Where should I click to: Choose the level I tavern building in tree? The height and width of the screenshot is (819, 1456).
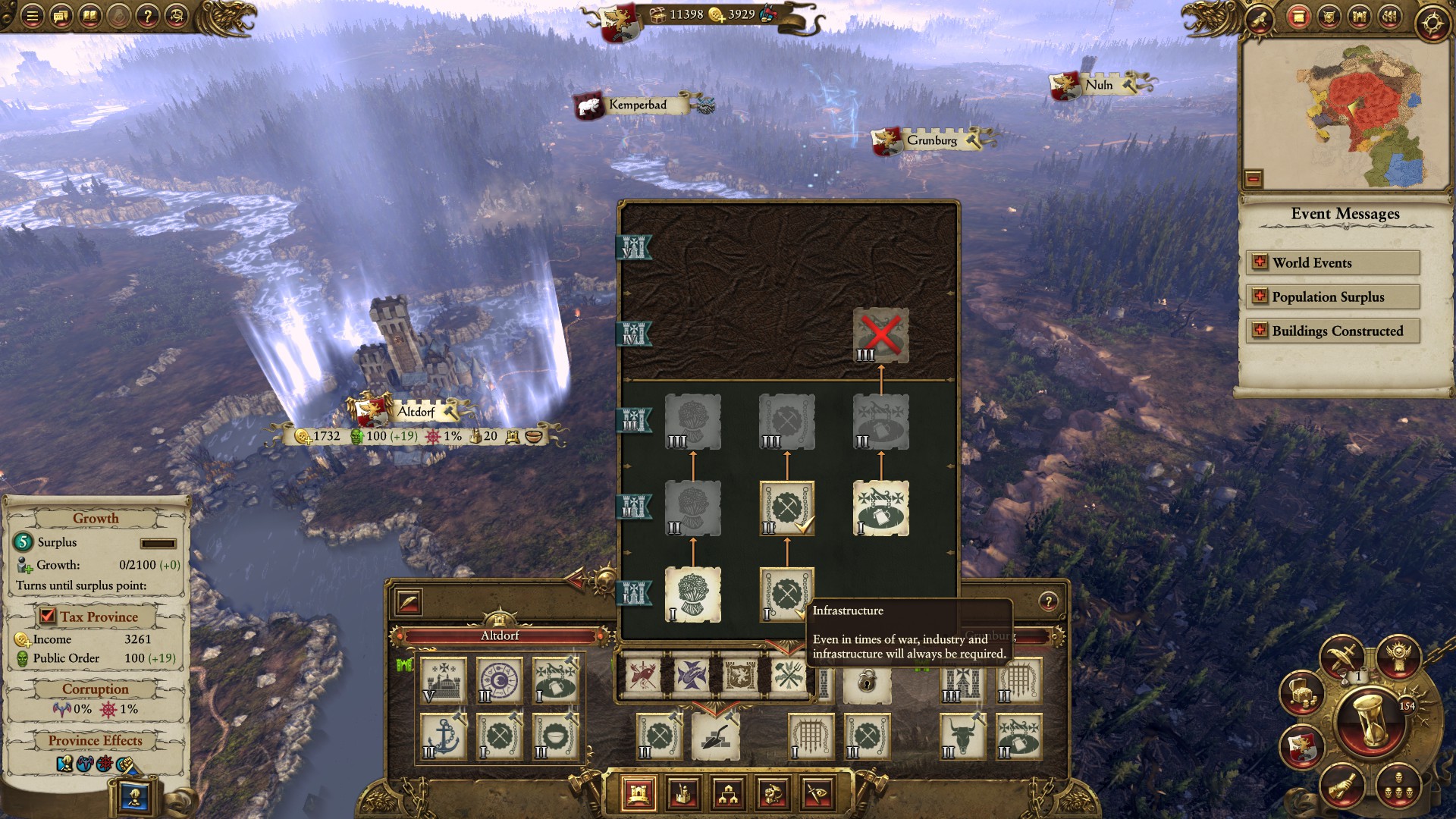(x=880, y=508)
